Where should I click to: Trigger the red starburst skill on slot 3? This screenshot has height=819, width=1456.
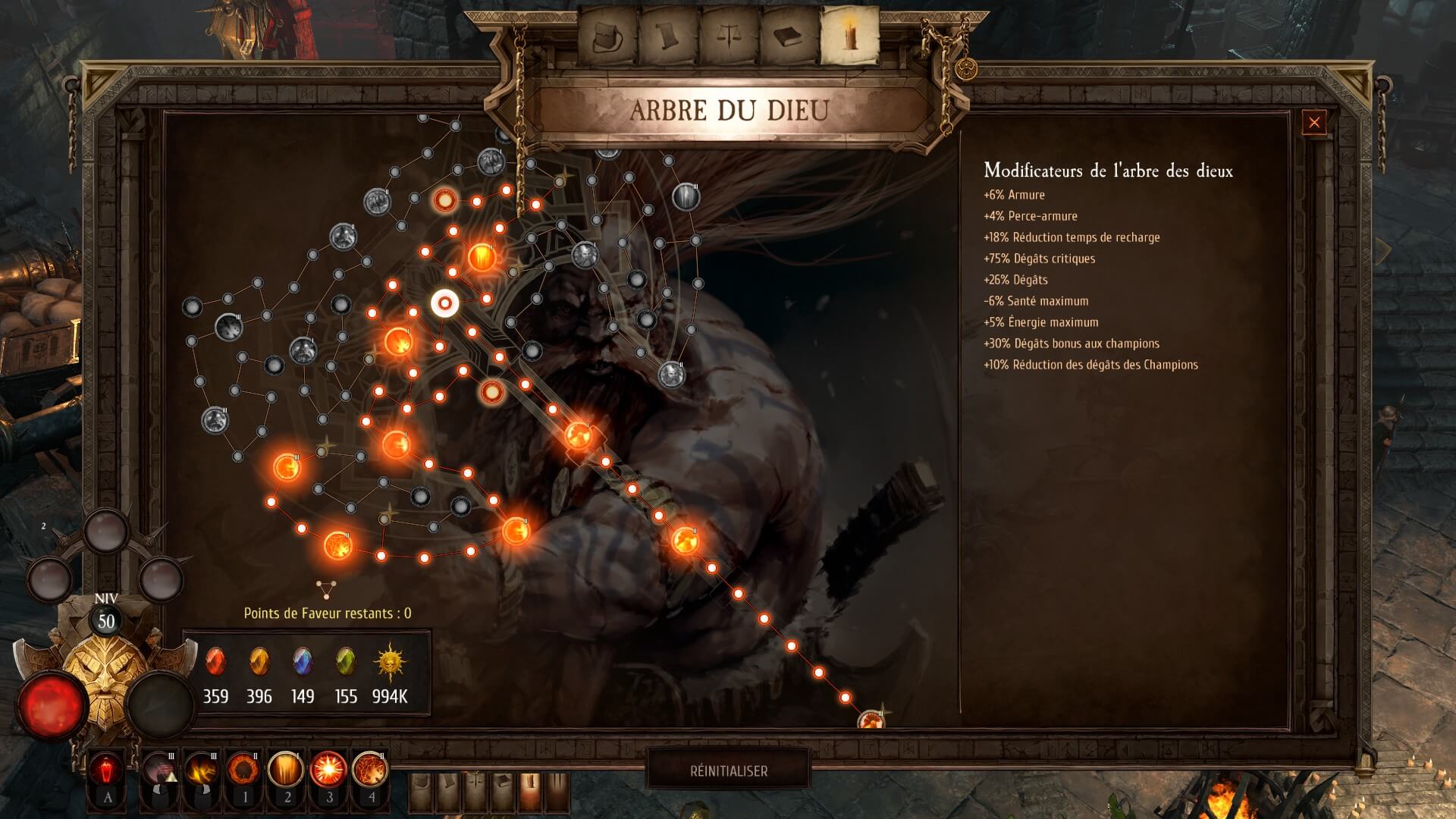(x=328, y=769)
